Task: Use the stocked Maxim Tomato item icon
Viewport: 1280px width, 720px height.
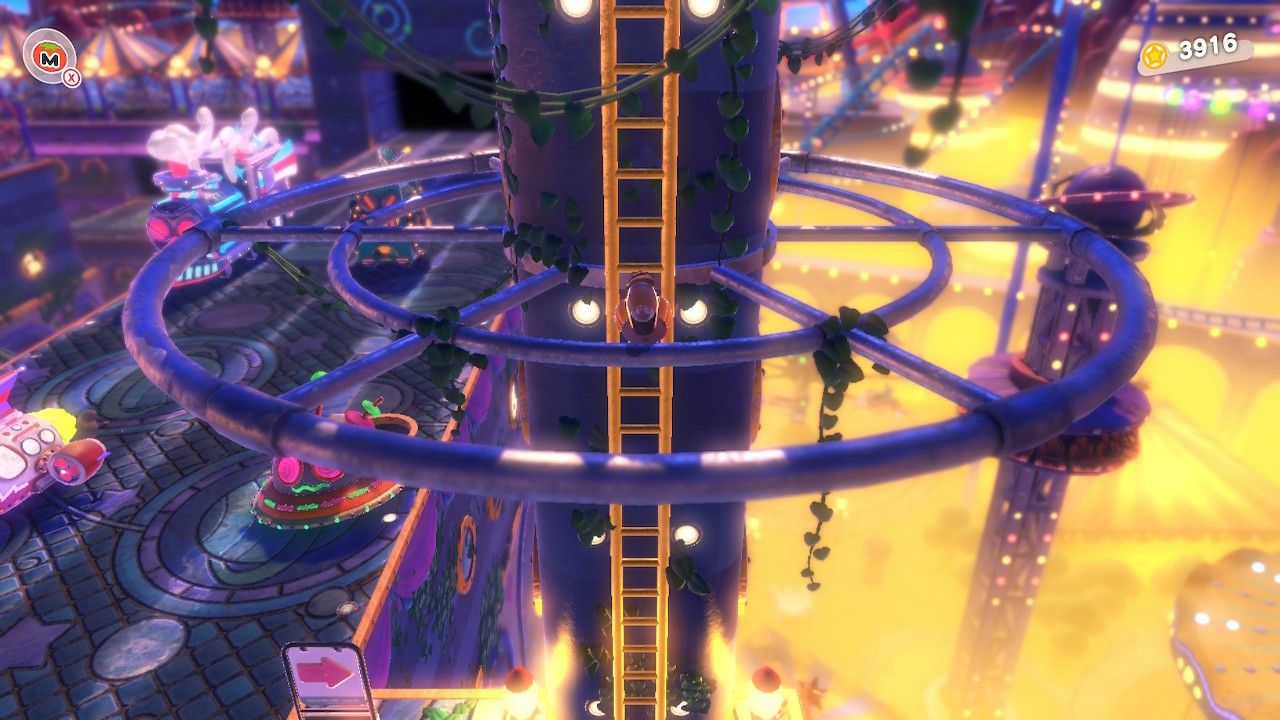Action: (x=48, y=59)
